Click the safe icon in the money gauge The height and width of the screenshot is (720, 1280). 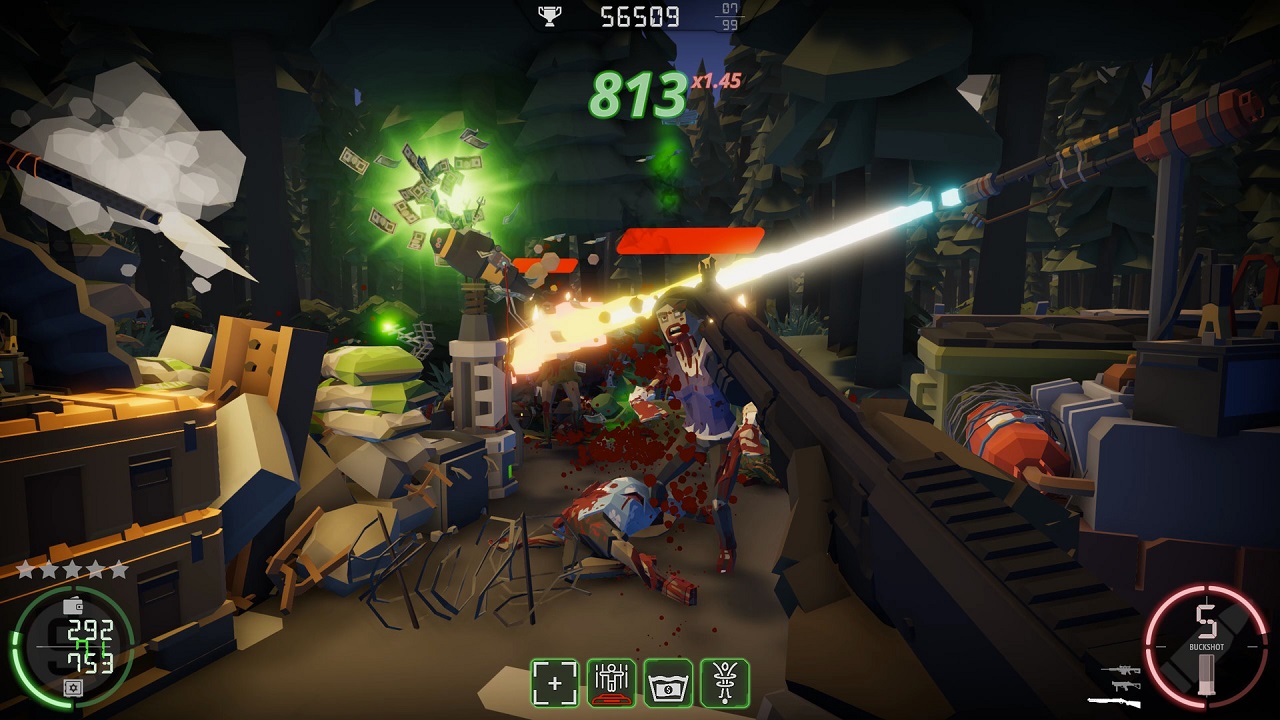coord(72,687)
